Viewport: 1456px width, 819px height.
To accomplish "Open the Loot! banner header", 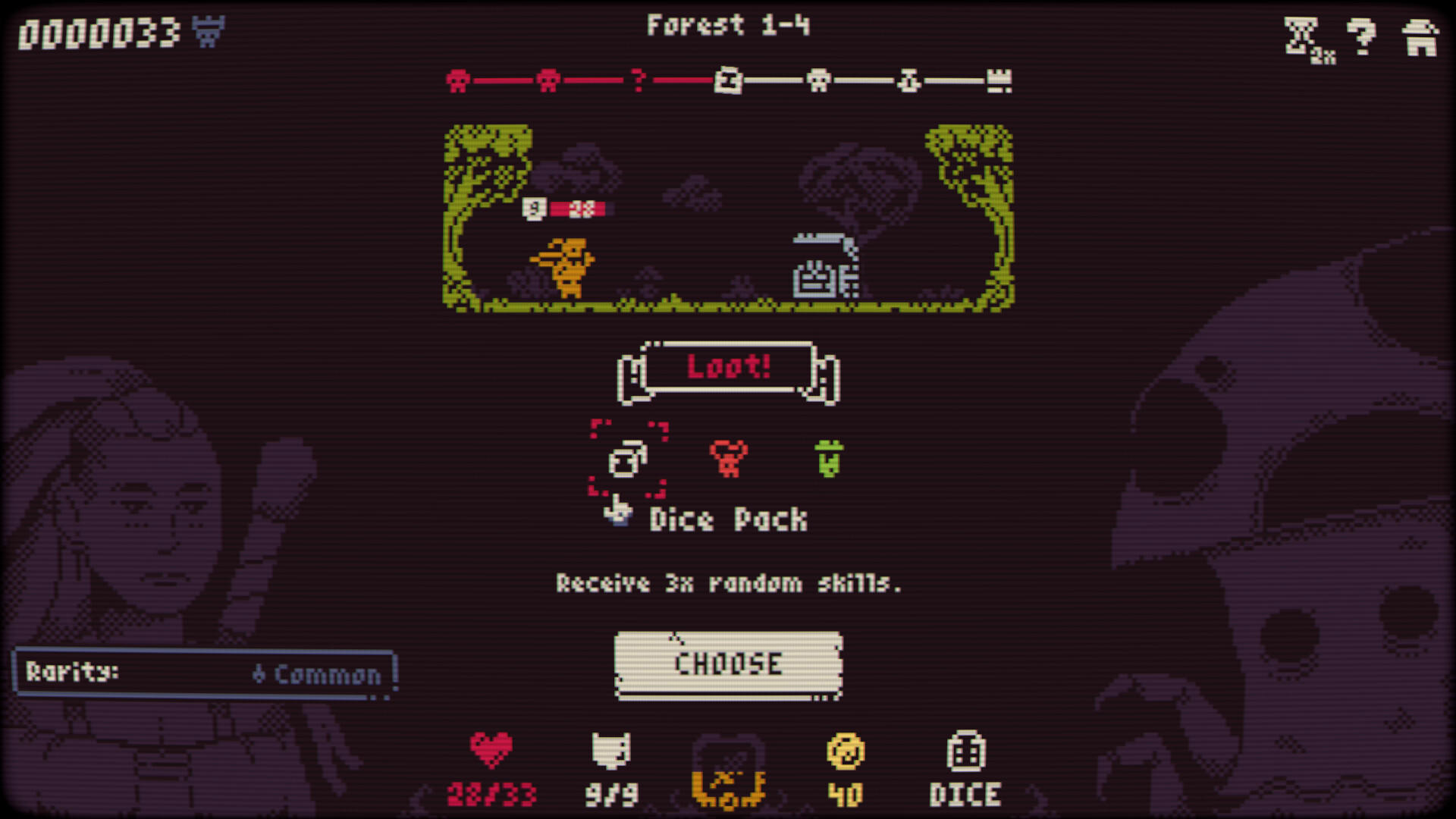I will point(730,369).
